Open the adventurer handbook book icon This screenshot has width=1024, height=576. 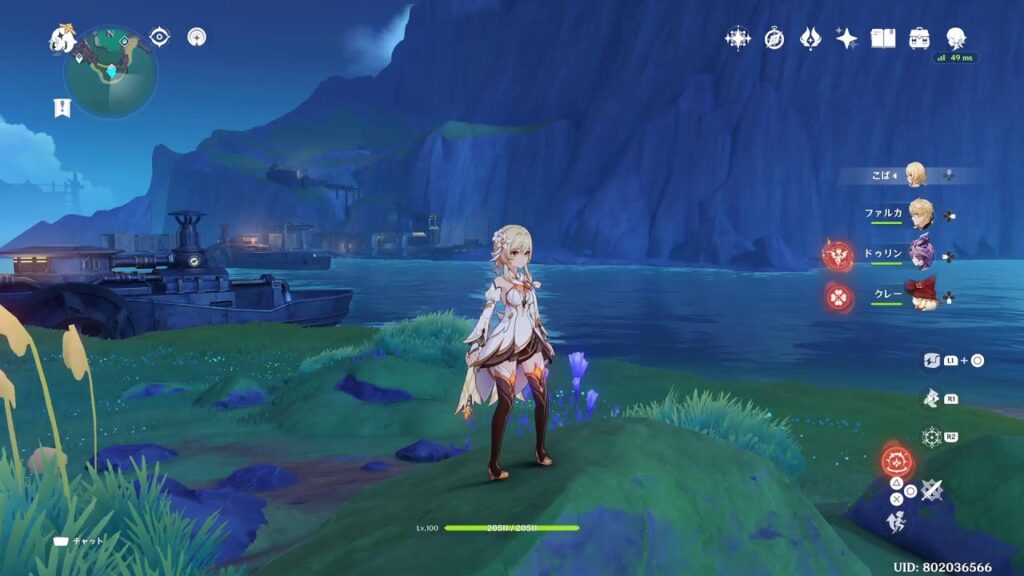tap(883, 39)
